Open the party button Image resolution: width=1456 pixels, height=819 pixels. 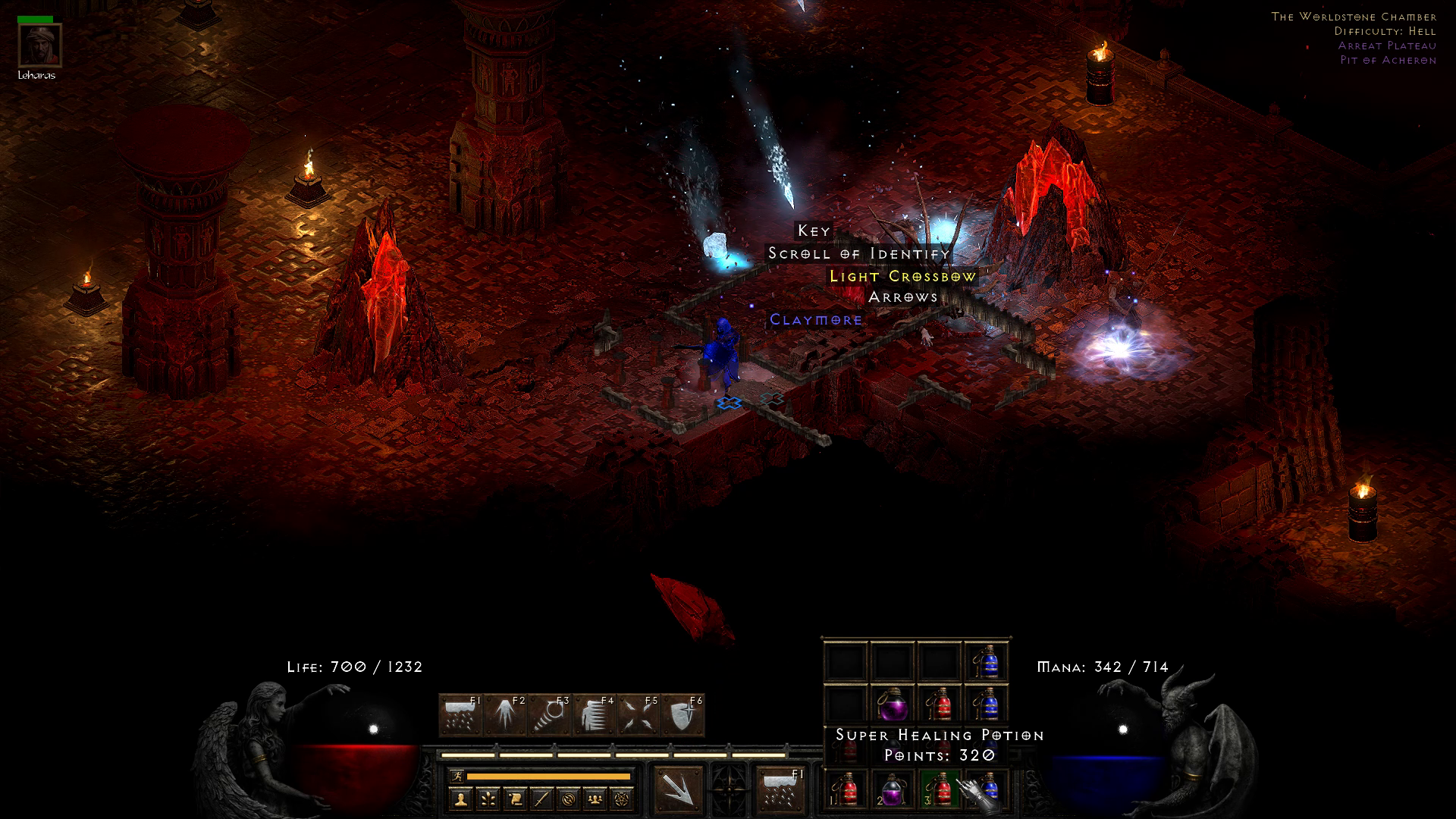596,799
